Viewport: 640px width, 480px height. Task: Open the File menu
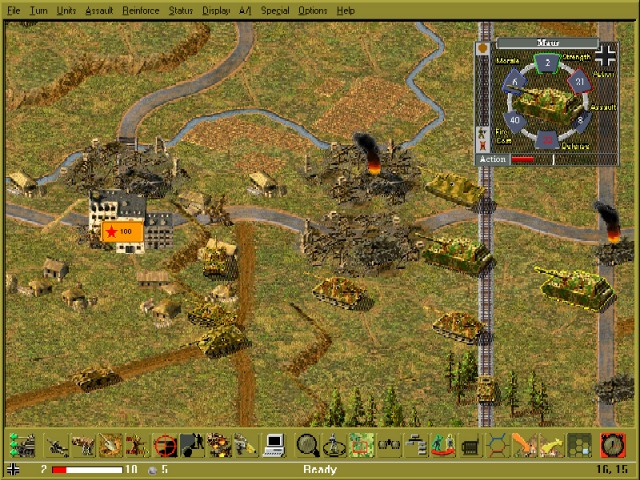pyautogui.click(x=14, y=10)
